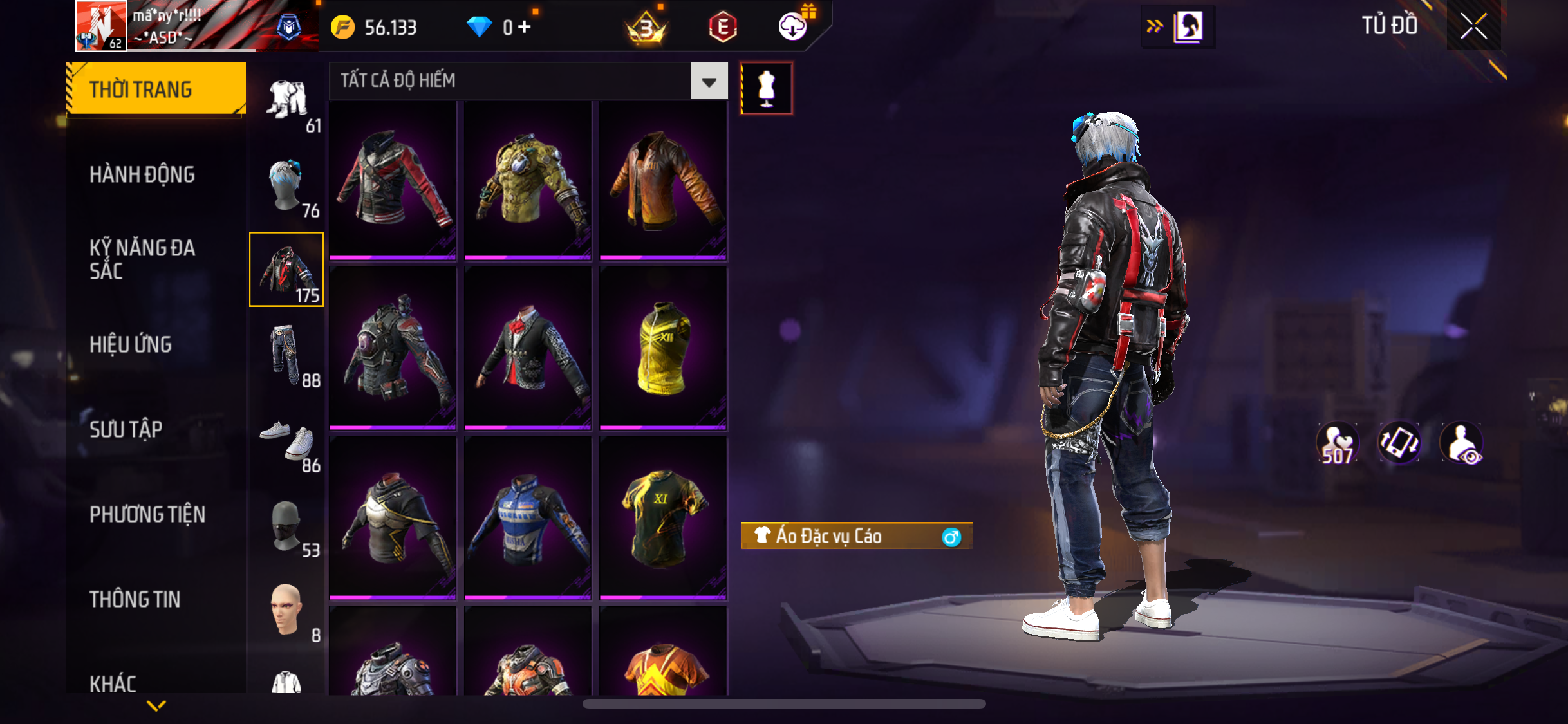Click the mannequin outfit preview button
This screenshot has height=724, width=1568.
pyautogui.click(x=766, y=88)
